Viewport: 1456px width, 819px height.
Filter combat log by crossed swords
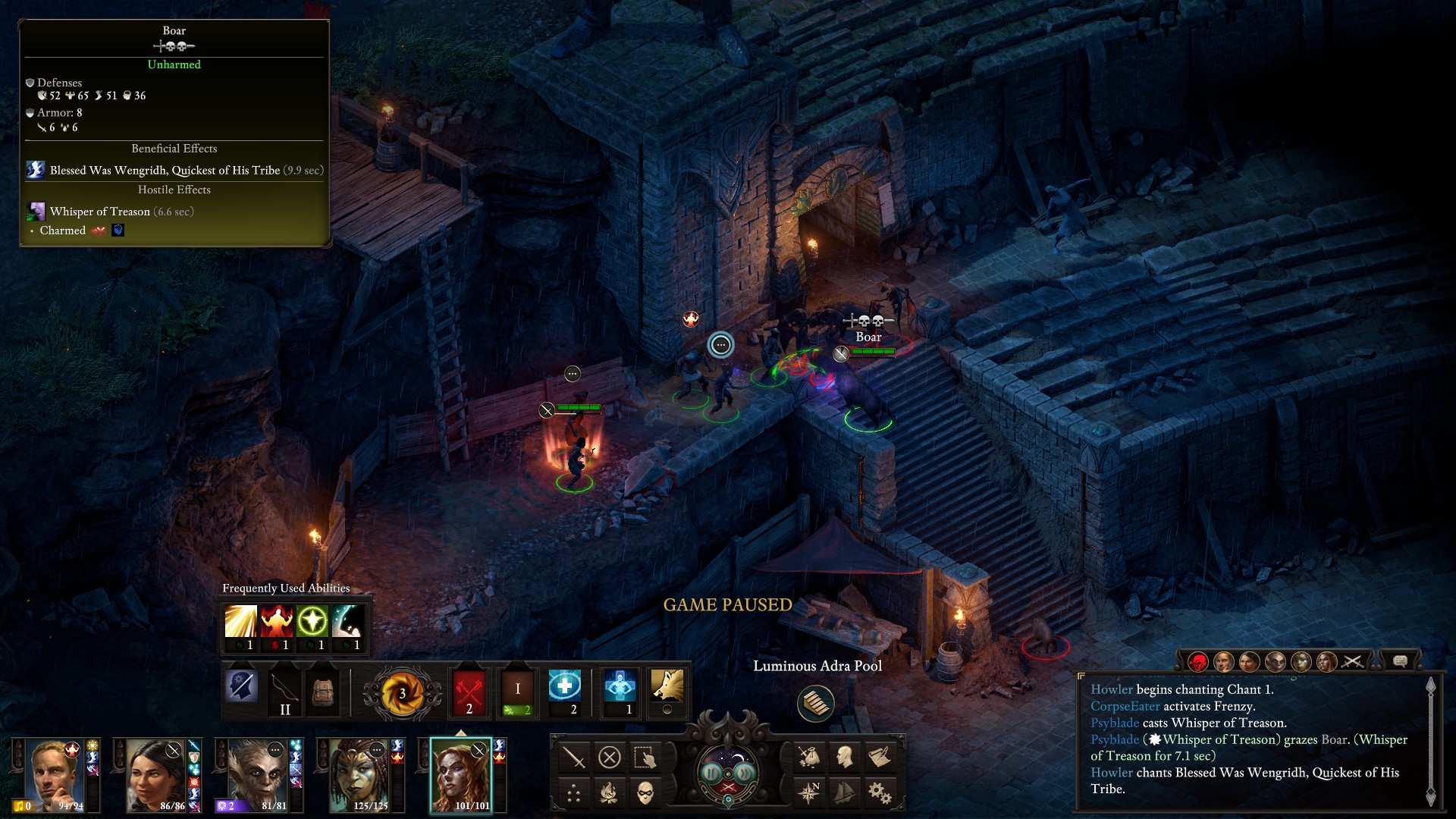click(x=1352, y=662)
